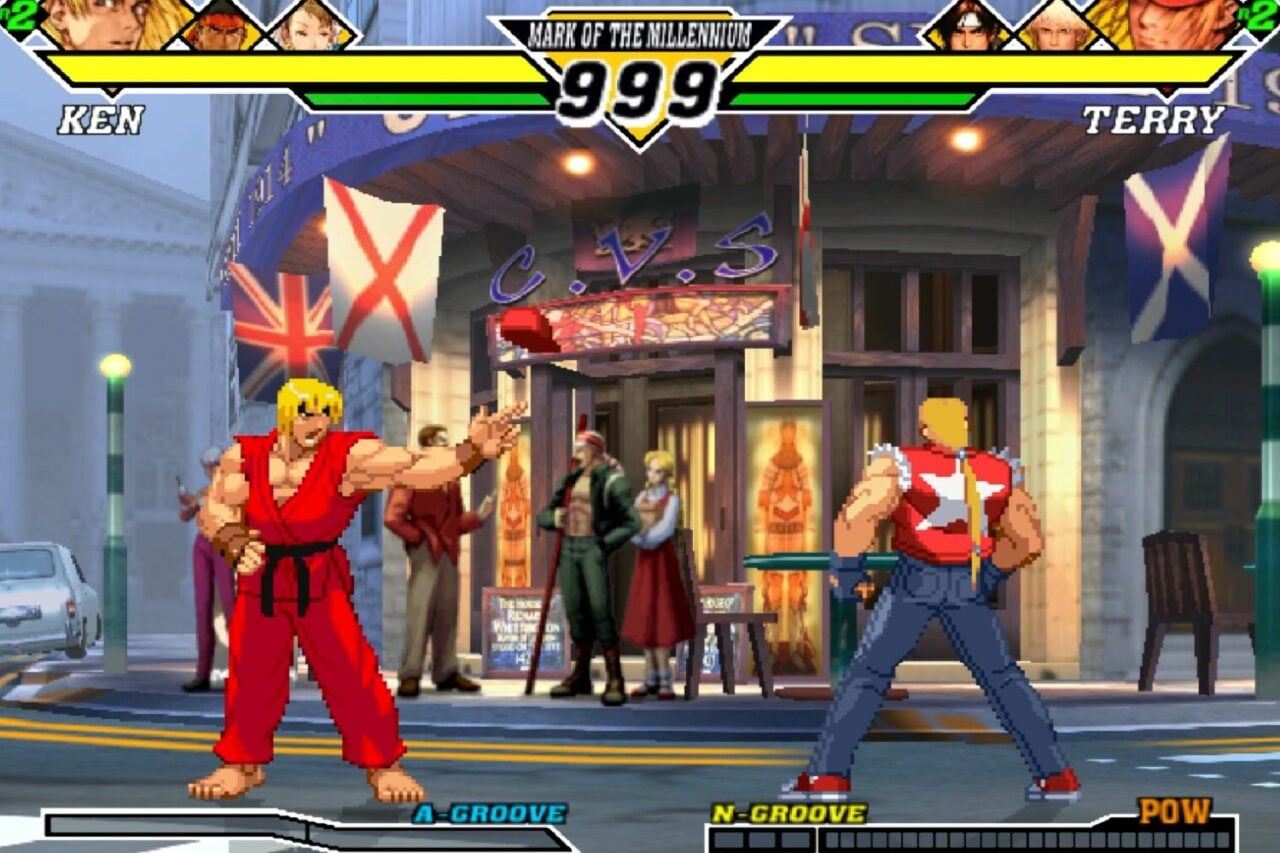Click the C.V.S pub sign

pyautogui.click(x=630, y=255)
